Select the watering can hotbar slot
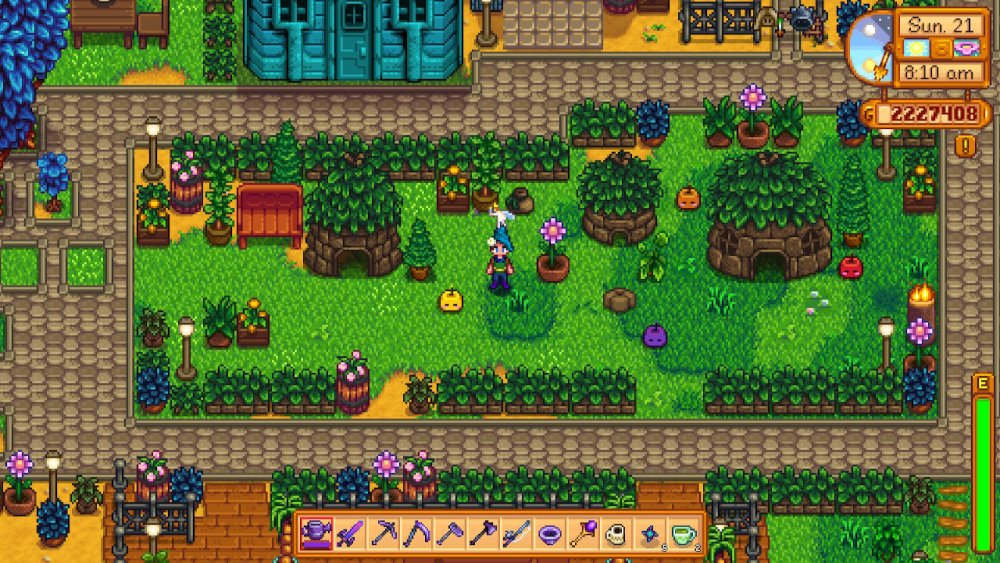1000x563 pixels. 318,533
